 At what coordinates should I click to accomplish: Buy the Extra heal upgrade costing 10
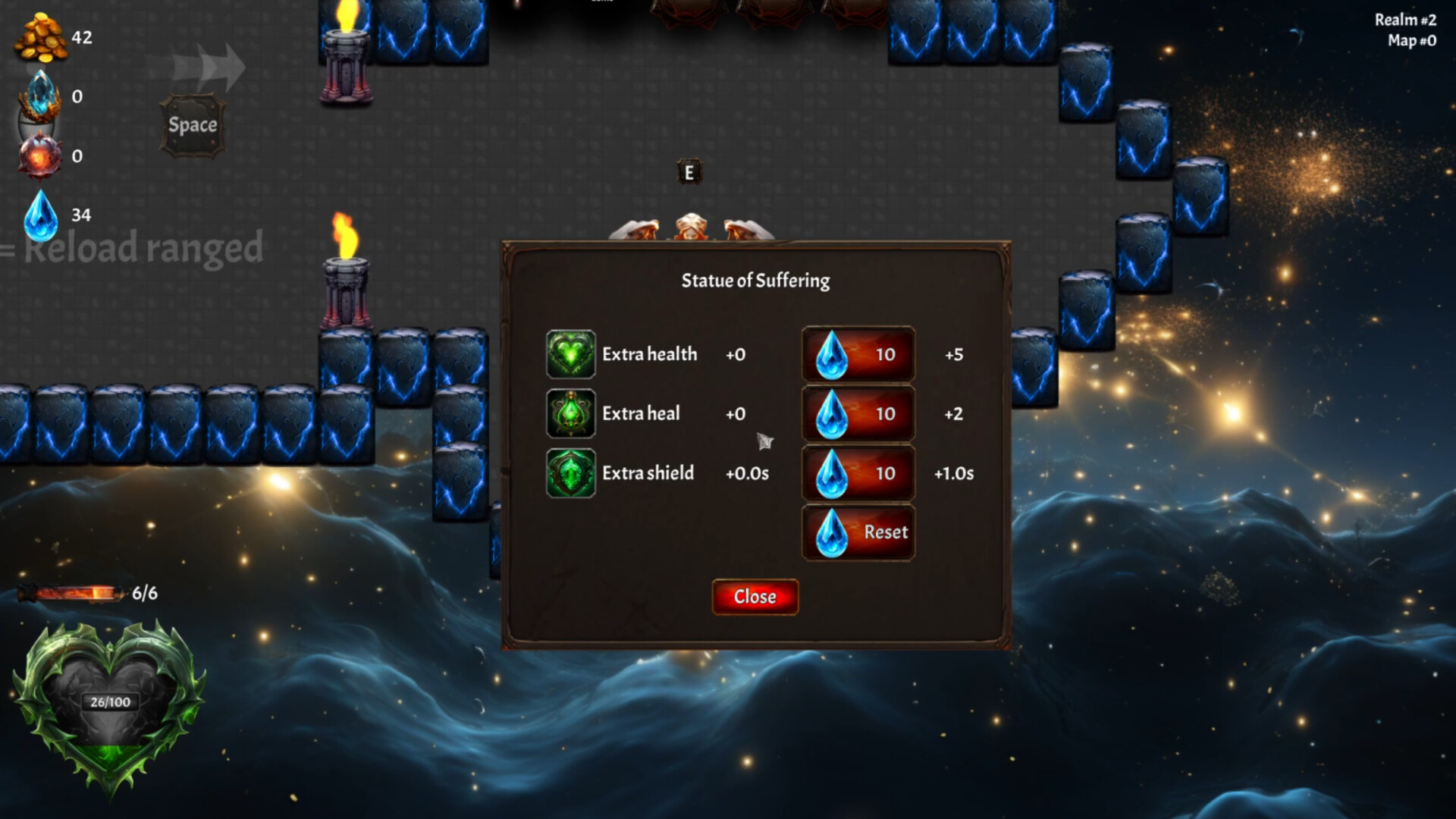858,414
